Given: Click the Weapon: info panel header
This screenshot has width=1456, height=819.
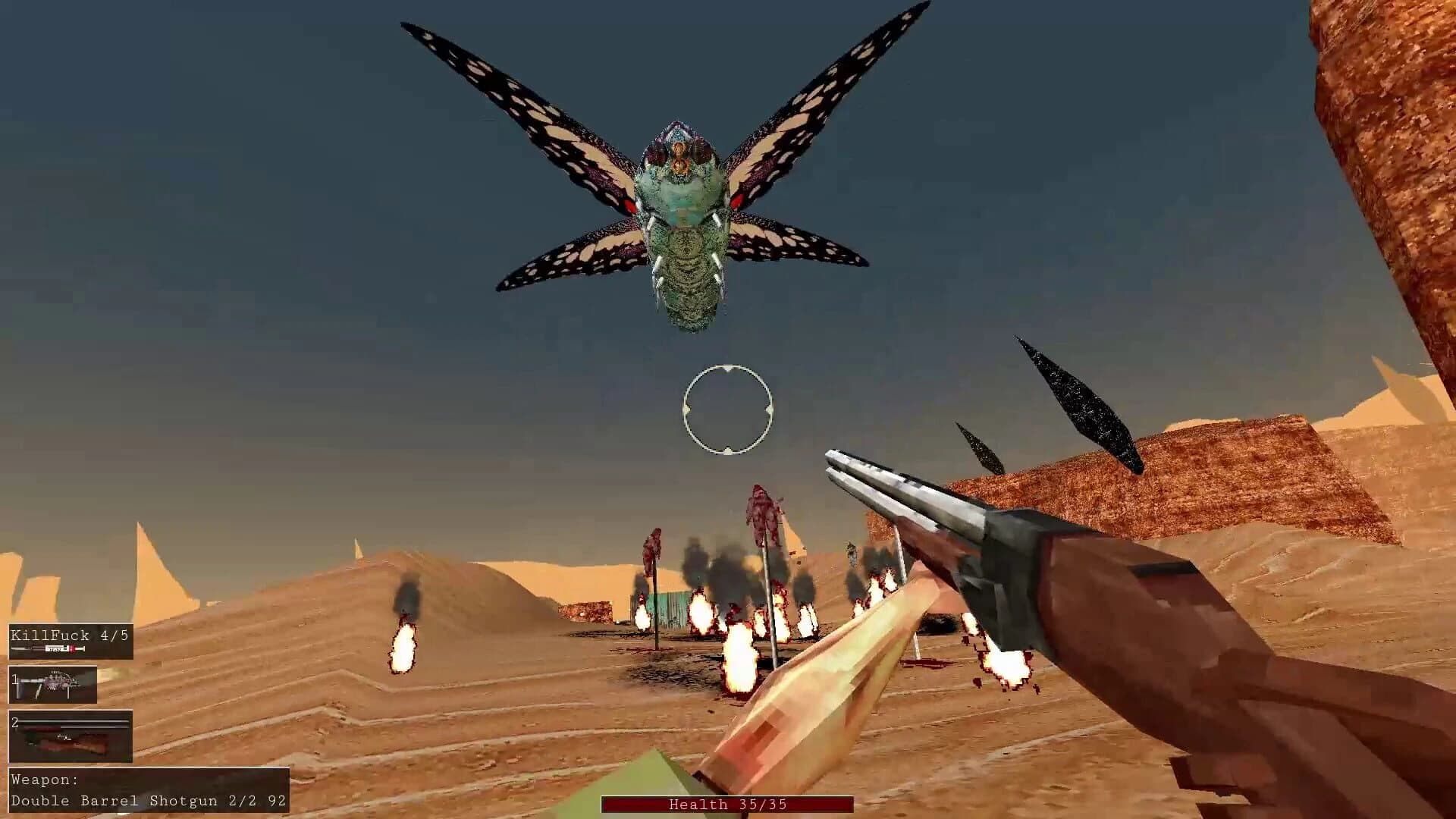Looking at the screenshot, I should coord(44,780).
